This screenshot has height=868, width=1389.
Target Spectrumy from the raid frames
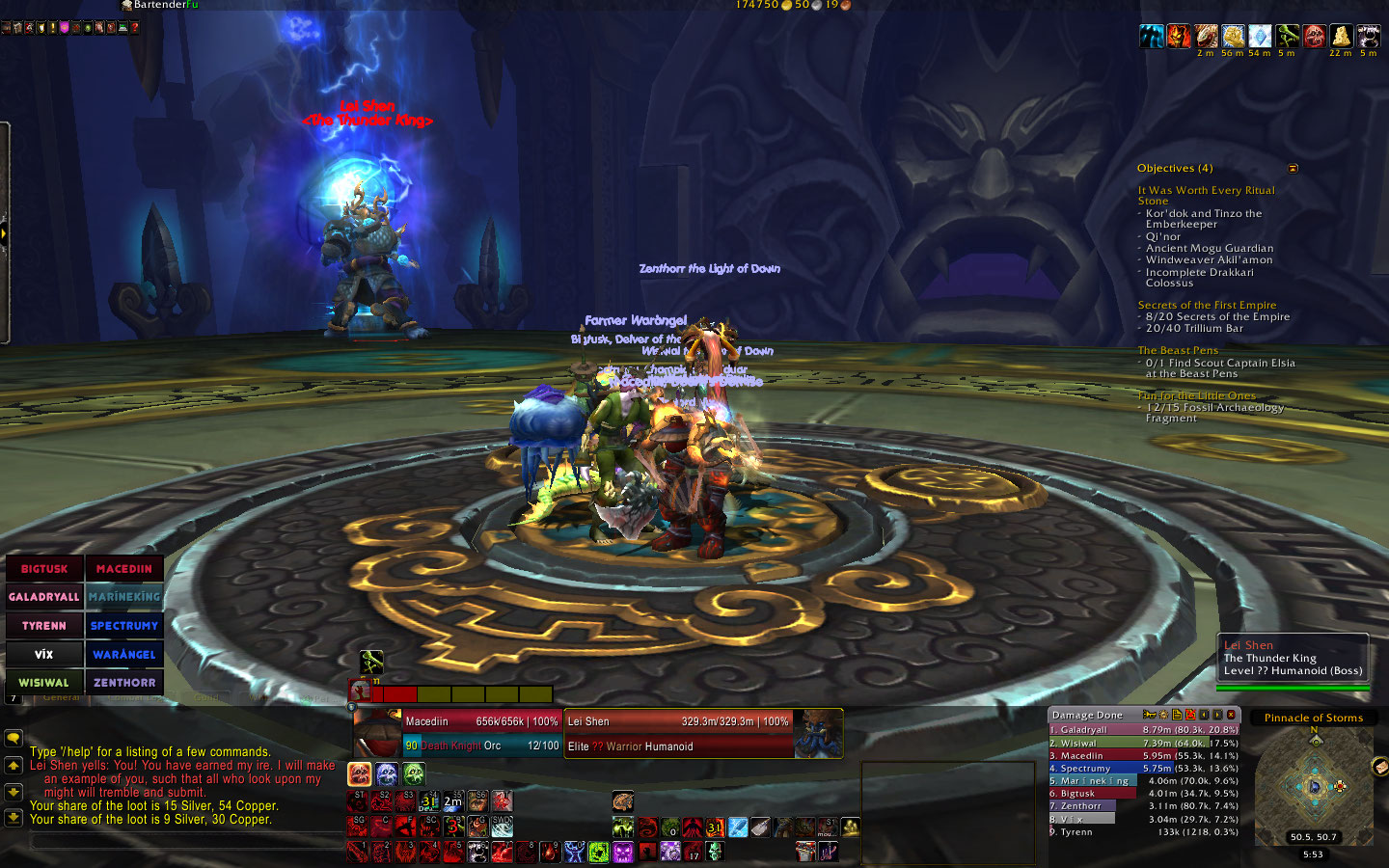124,626
